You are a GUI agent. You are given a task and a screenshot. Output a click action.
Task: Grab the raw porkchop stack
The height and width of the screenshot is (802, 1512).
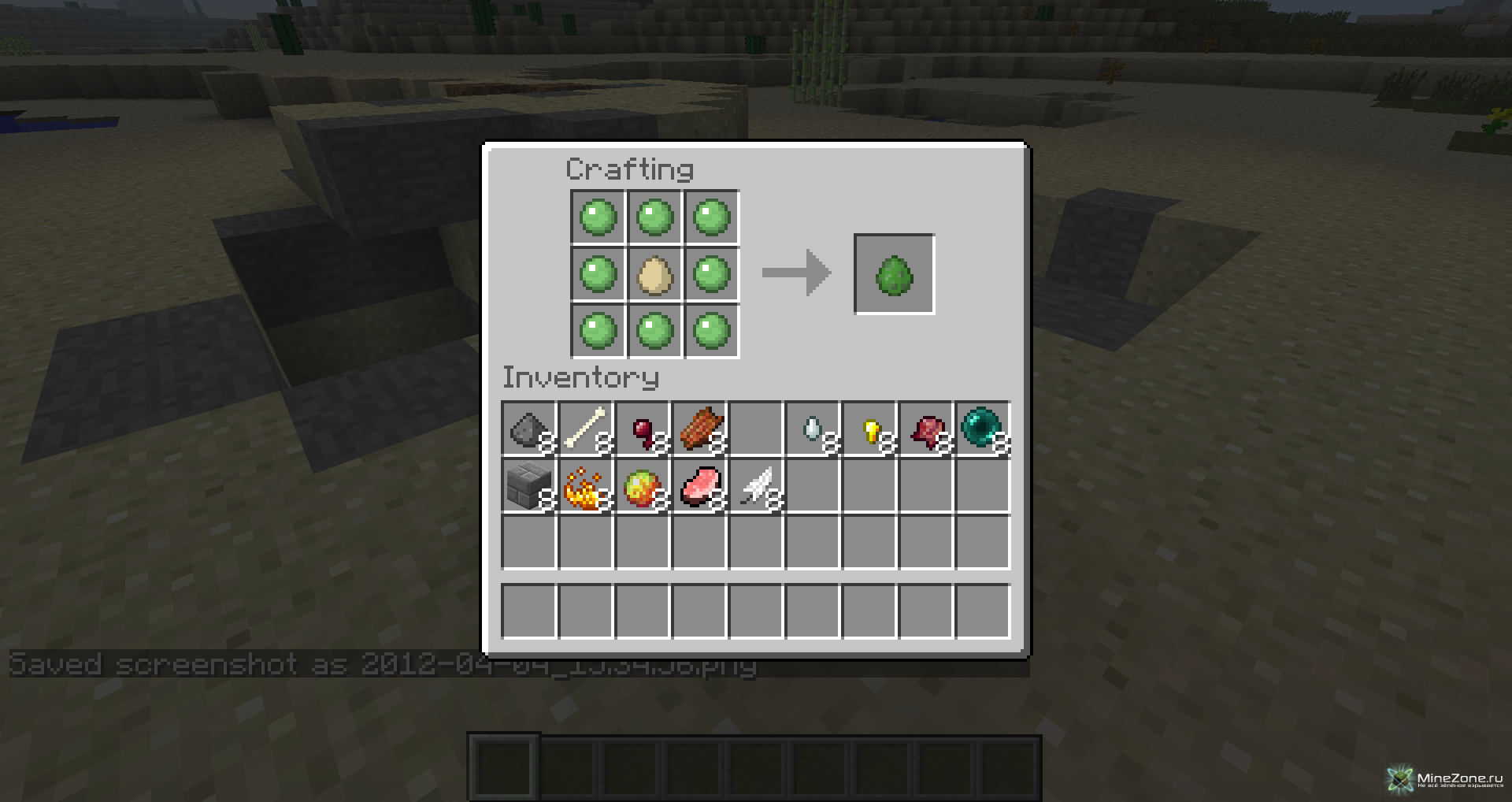point(699,487)
